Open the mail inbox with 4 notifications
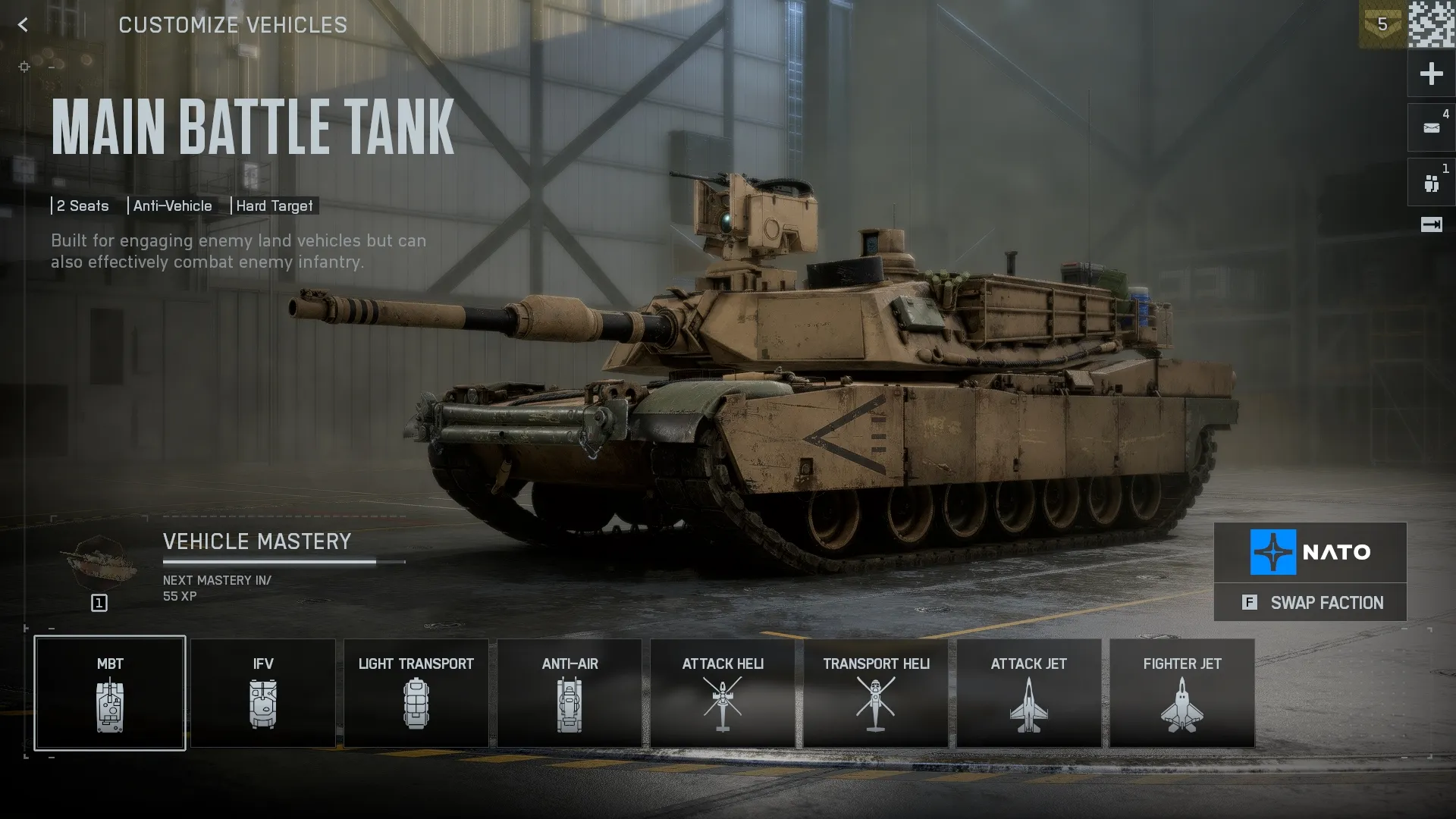 pos(1430,127)
